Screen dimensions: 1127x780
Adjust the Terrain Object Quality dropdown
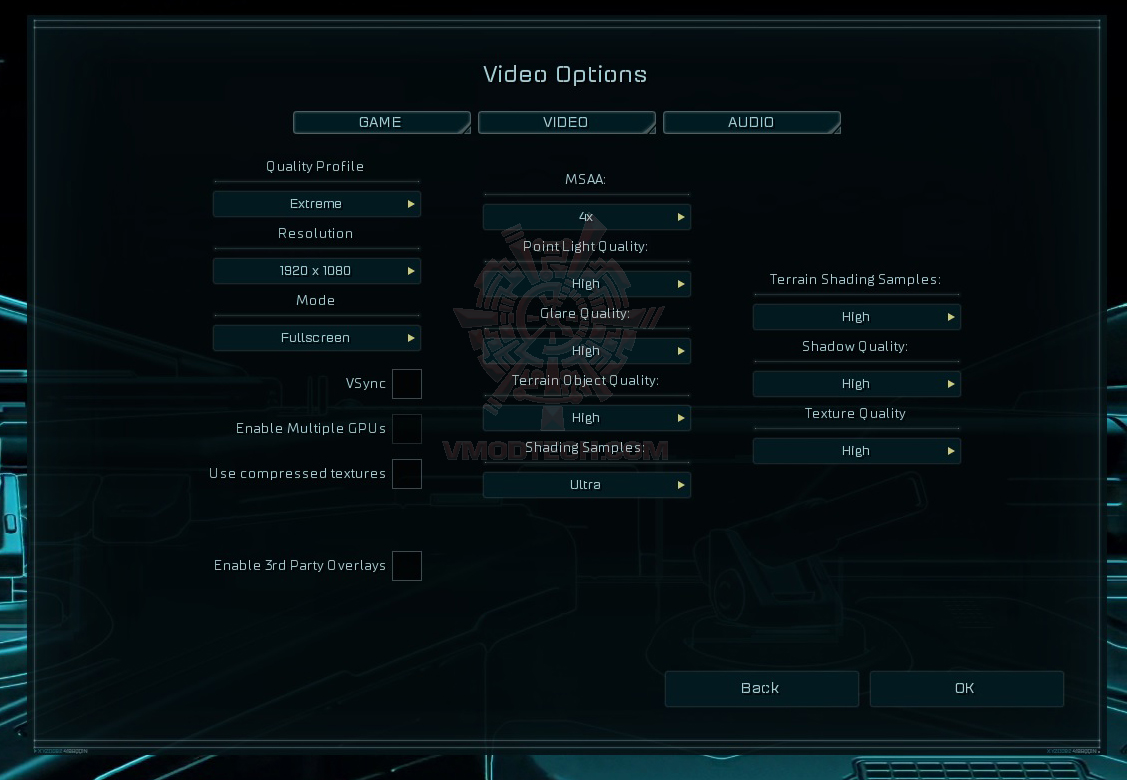coord(586,418)
